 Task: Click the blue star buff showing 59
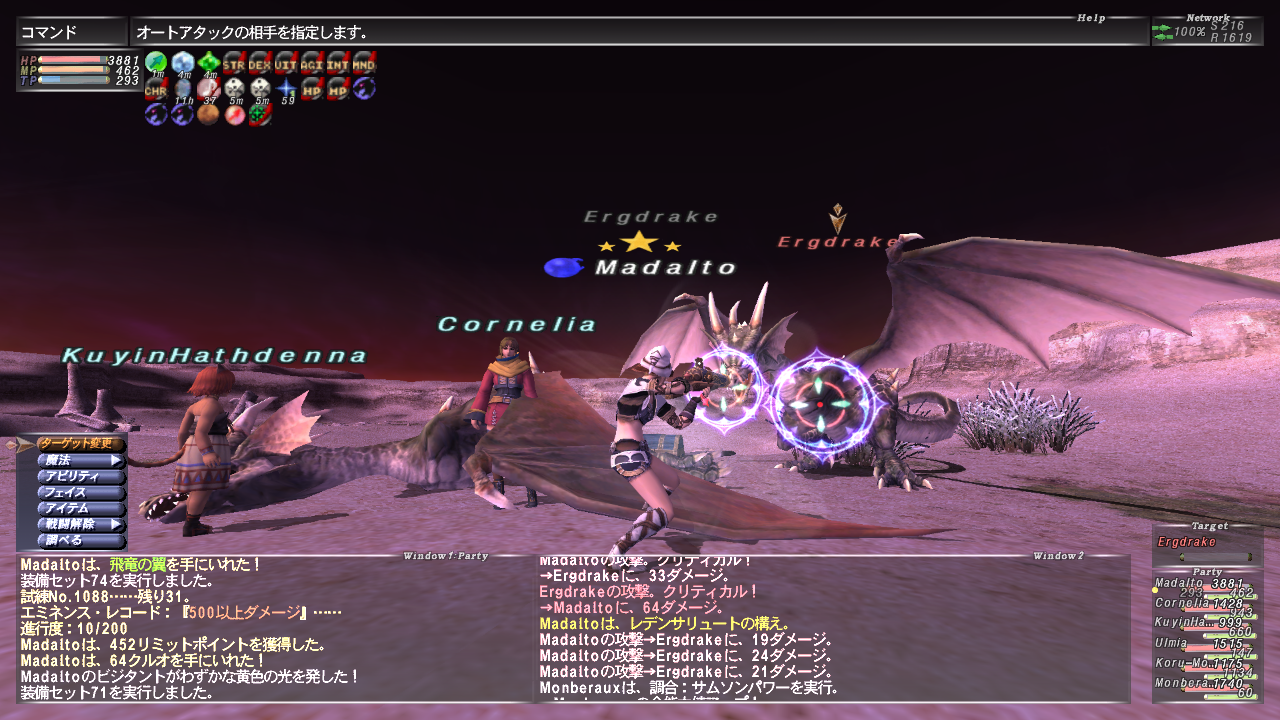pos(285,89)
